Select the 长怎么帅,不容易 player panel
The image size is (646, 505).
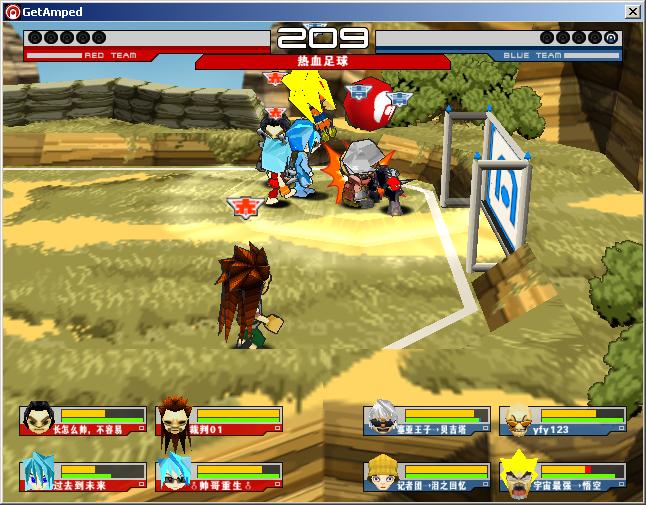coord(83,420)
